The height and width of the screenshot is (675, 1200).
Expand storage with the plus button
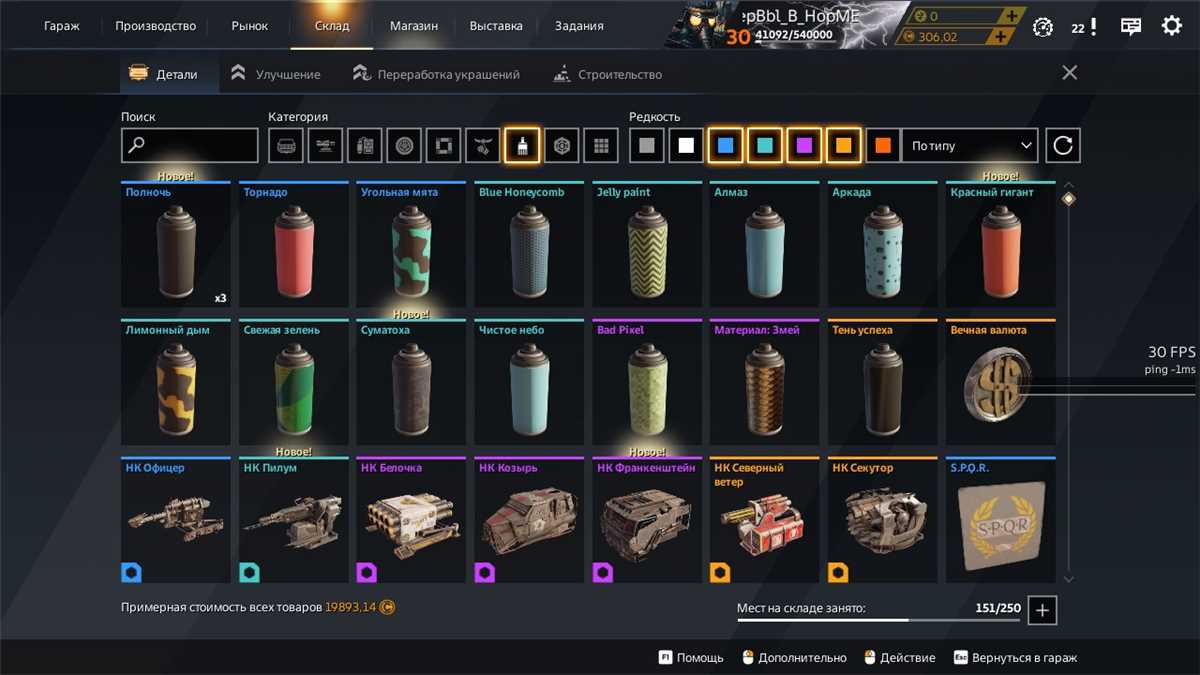pos(1042,610)
